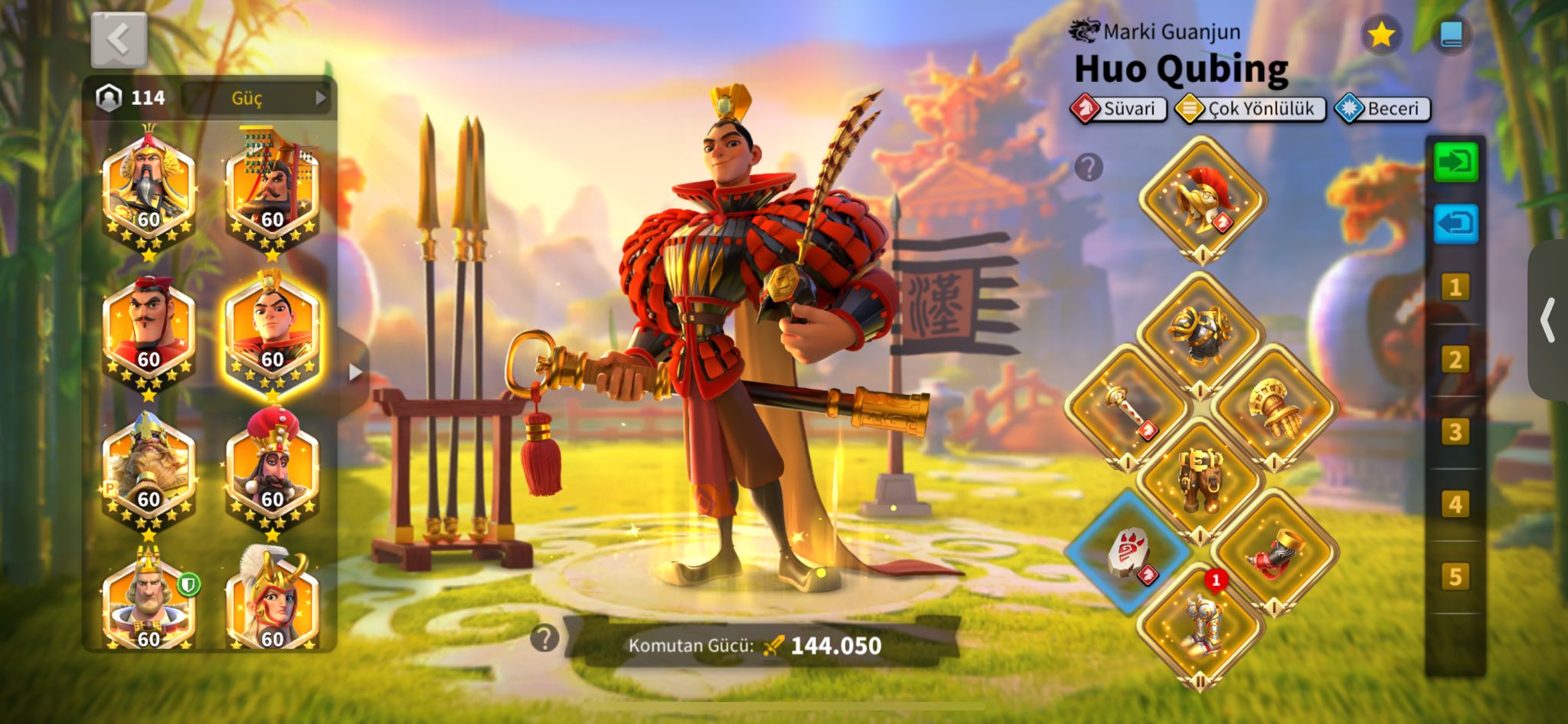Open the help icon beside Komutan Gücü
Viewport: 1568px width, 724px height.
coord(544,637)
